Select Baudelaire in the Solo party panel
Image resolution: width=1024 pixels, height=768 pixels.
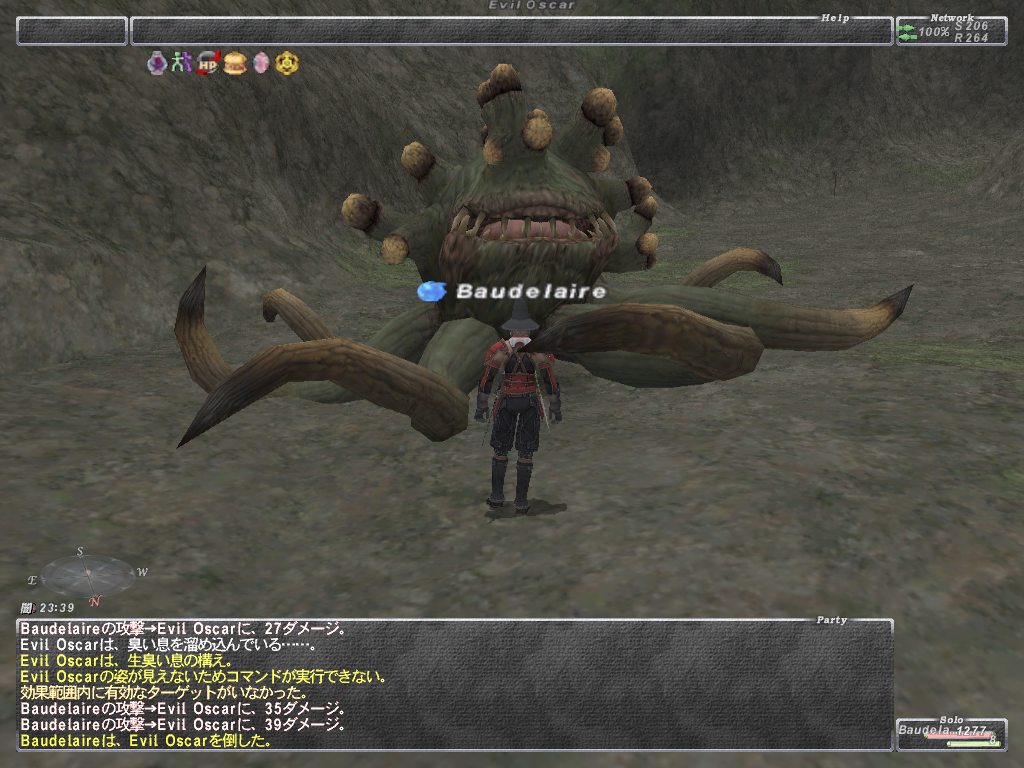(949, 733)
